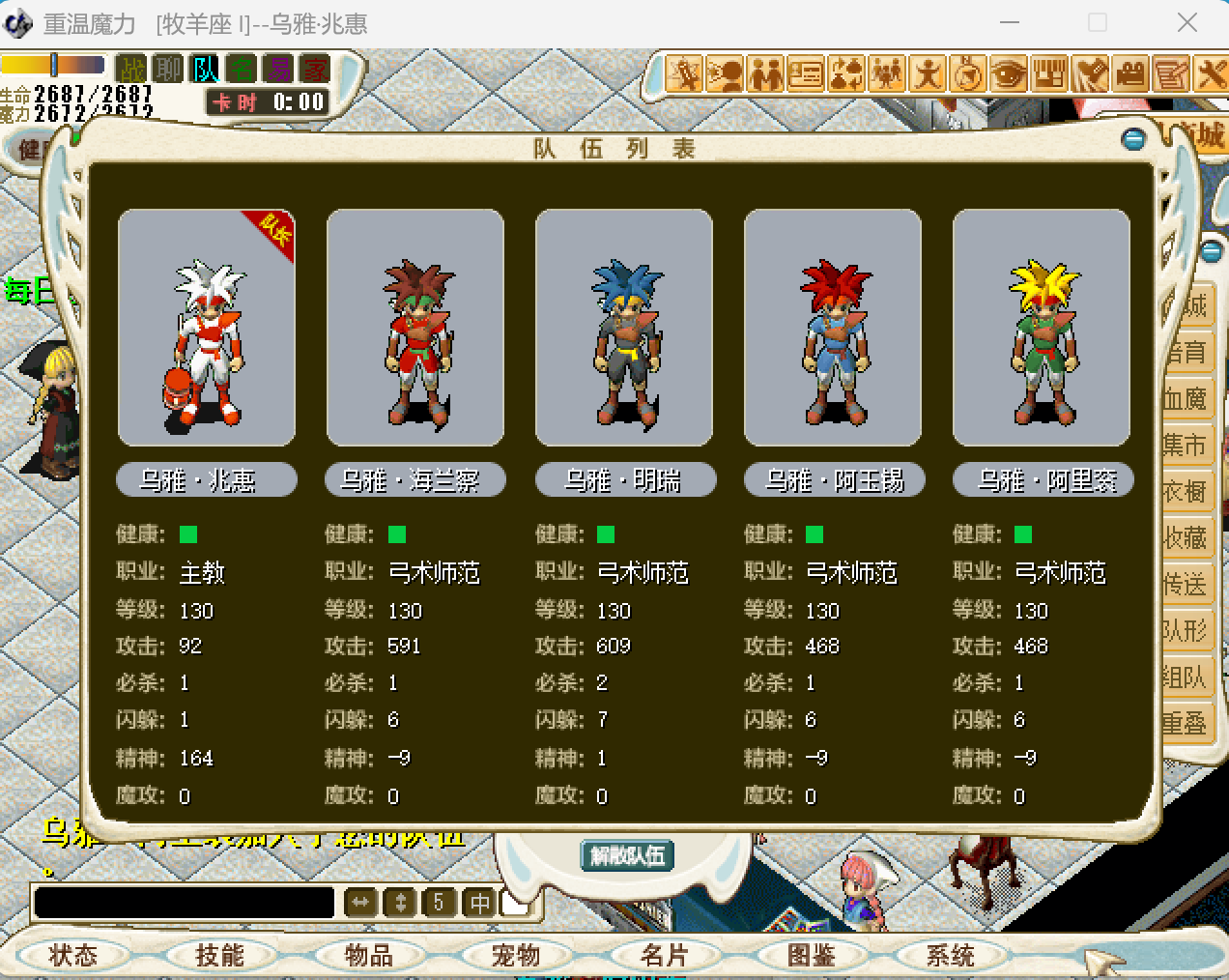Screen dimensions: 1229x980
Task: Click the chat input box
Action: pyautogui.click(x=184, y=903)
